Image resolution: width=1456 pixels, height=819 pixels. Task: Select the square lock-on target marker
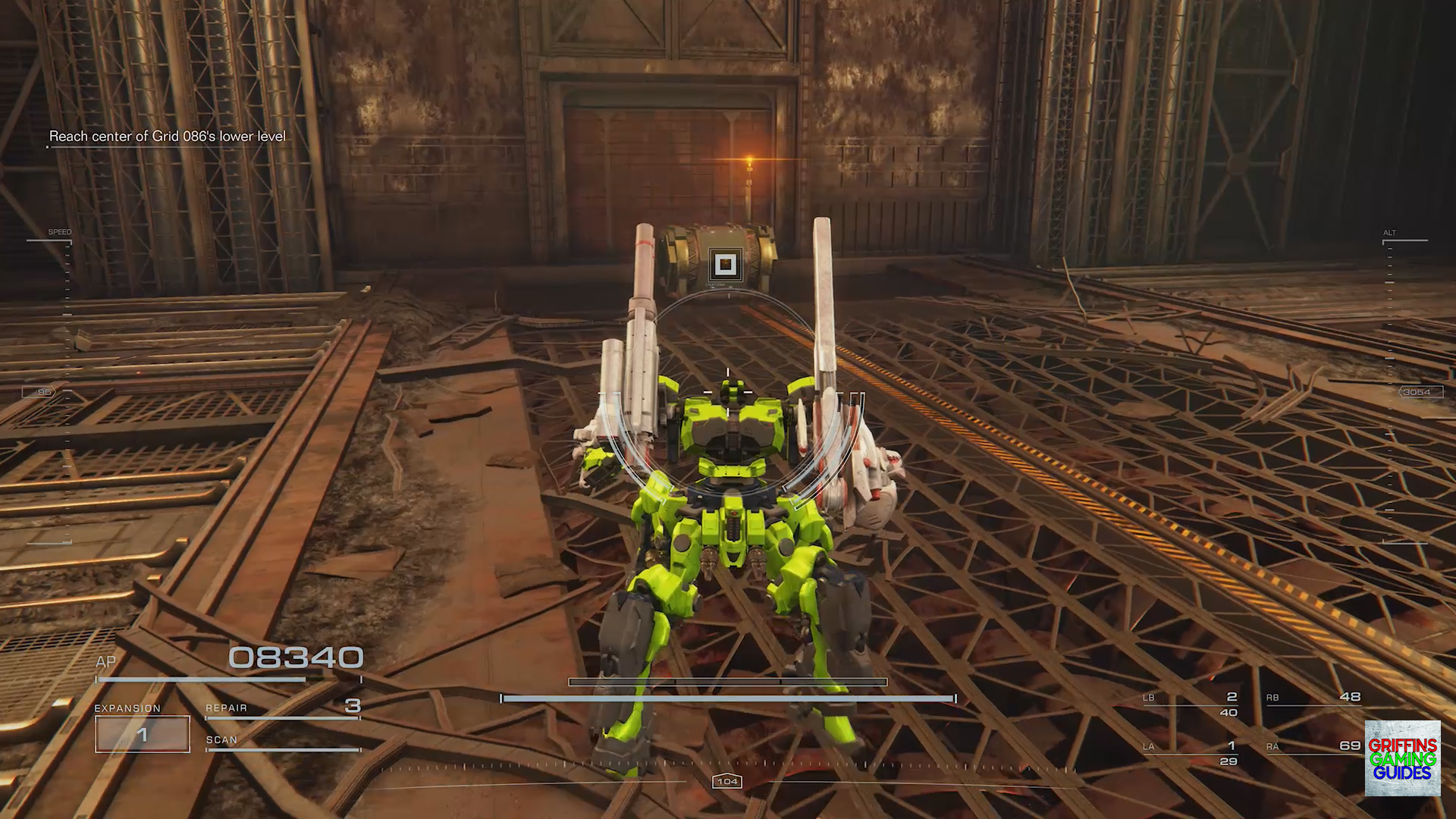726,265
